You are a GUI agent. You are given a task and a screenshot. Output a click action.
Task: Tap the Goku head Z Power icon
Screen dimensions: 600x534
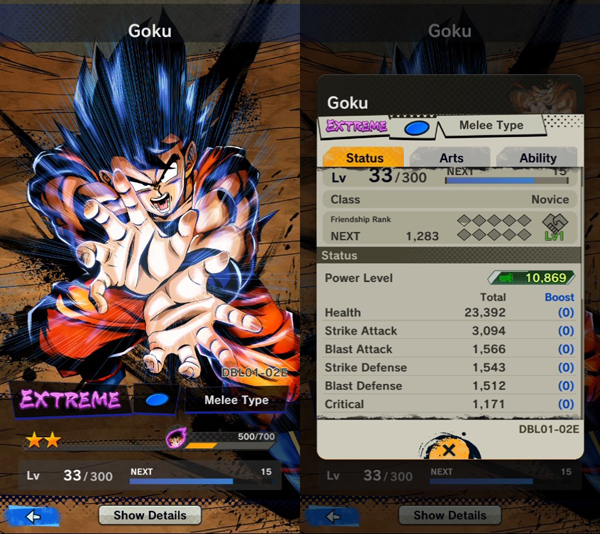coord(176,438)
